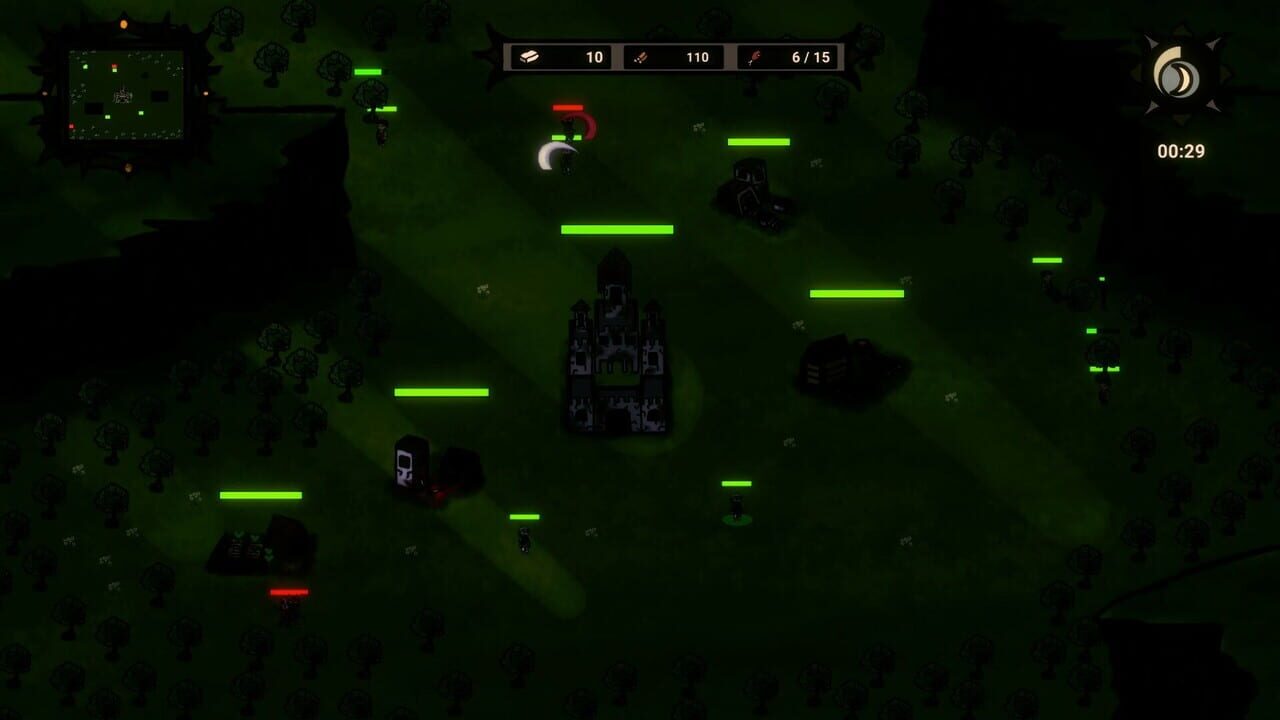Click the minimap in the top-left corner
Image resolution: width=1280 pixels, height=720 pixels.
point(126,96)
